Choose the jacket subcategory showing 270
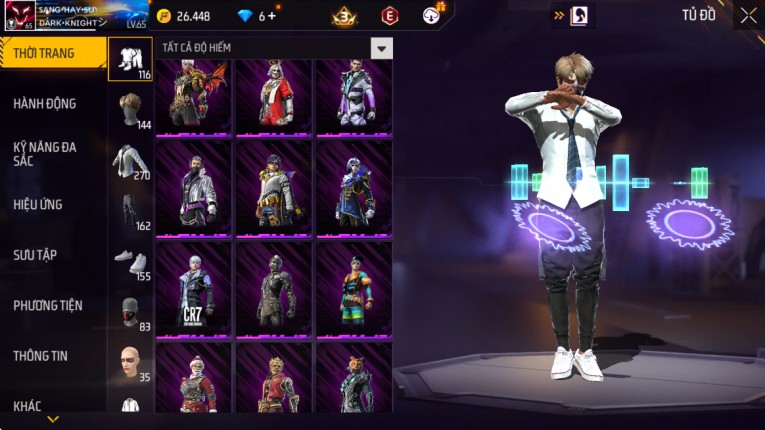 tap(130, 160)
